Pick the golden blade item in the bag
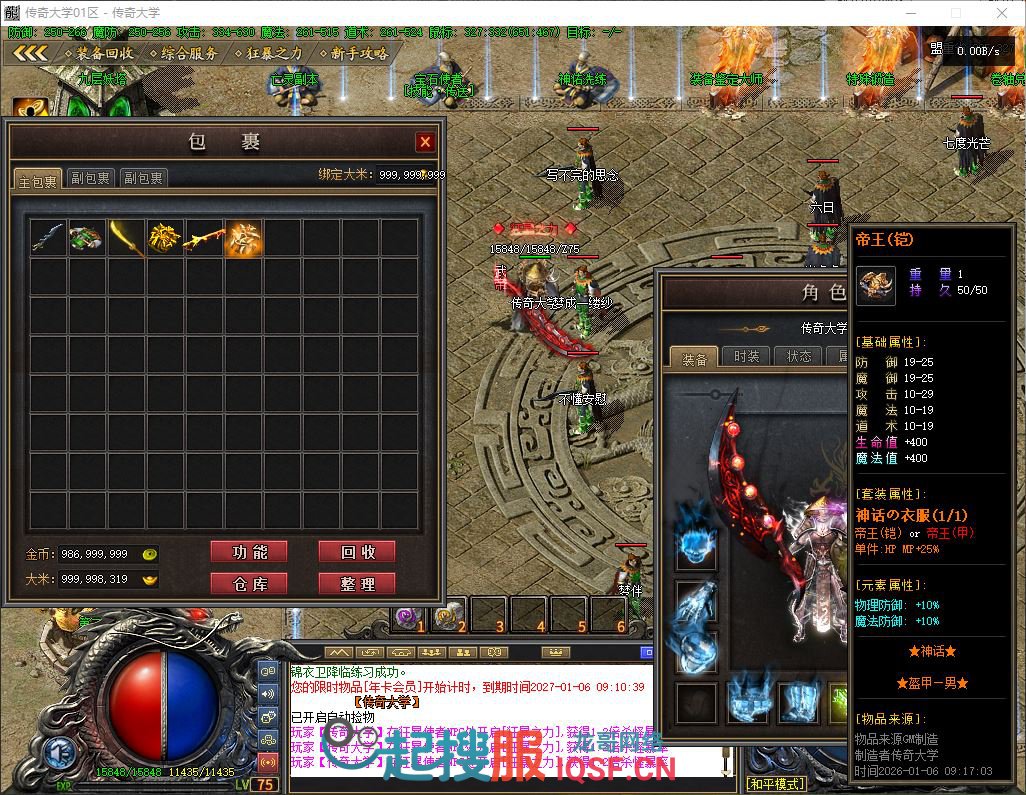 126,238
